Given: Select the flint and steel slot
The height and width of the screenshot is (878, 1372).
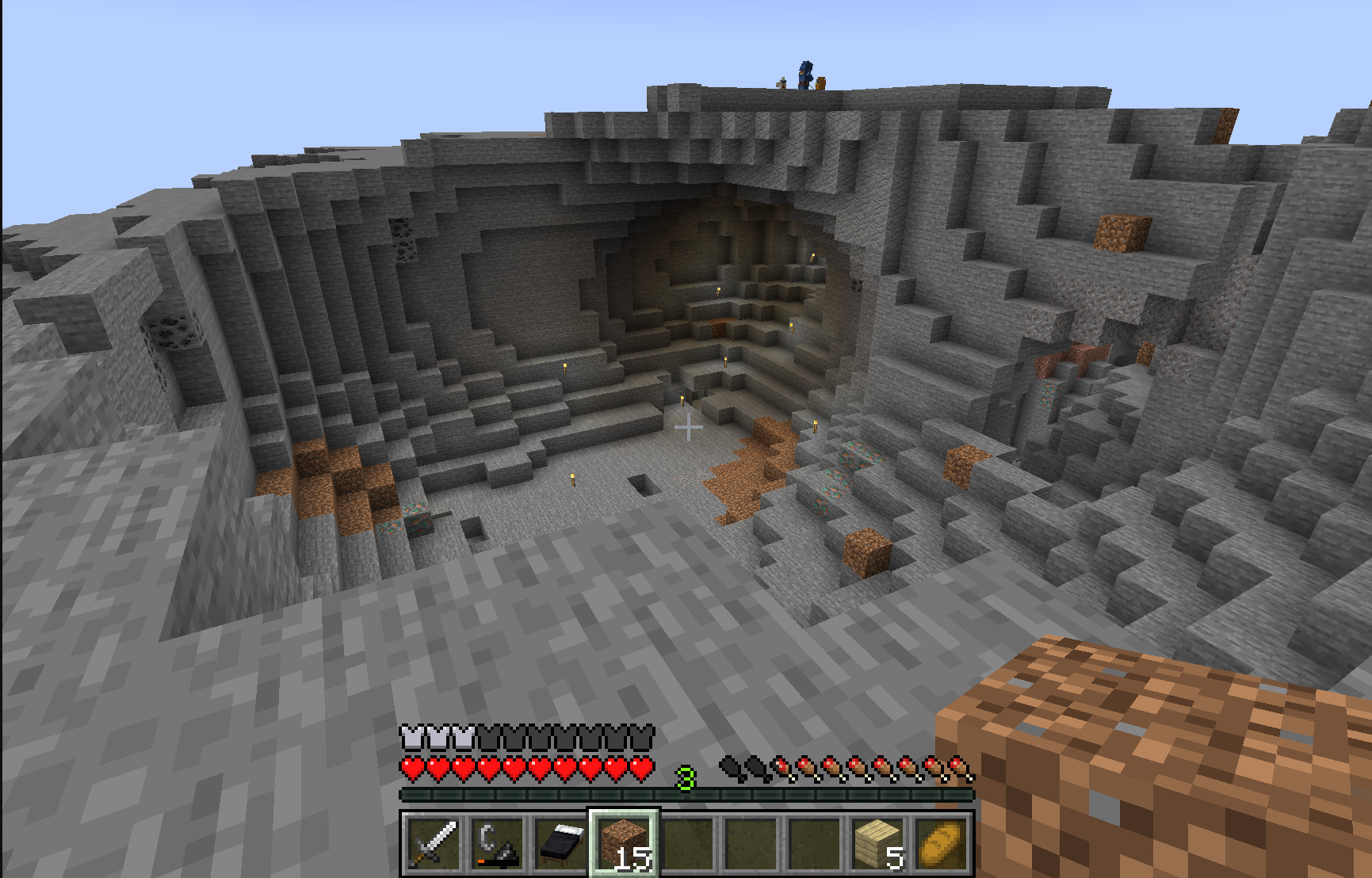Looking at the screenshot, I should (x=497, y=843).
